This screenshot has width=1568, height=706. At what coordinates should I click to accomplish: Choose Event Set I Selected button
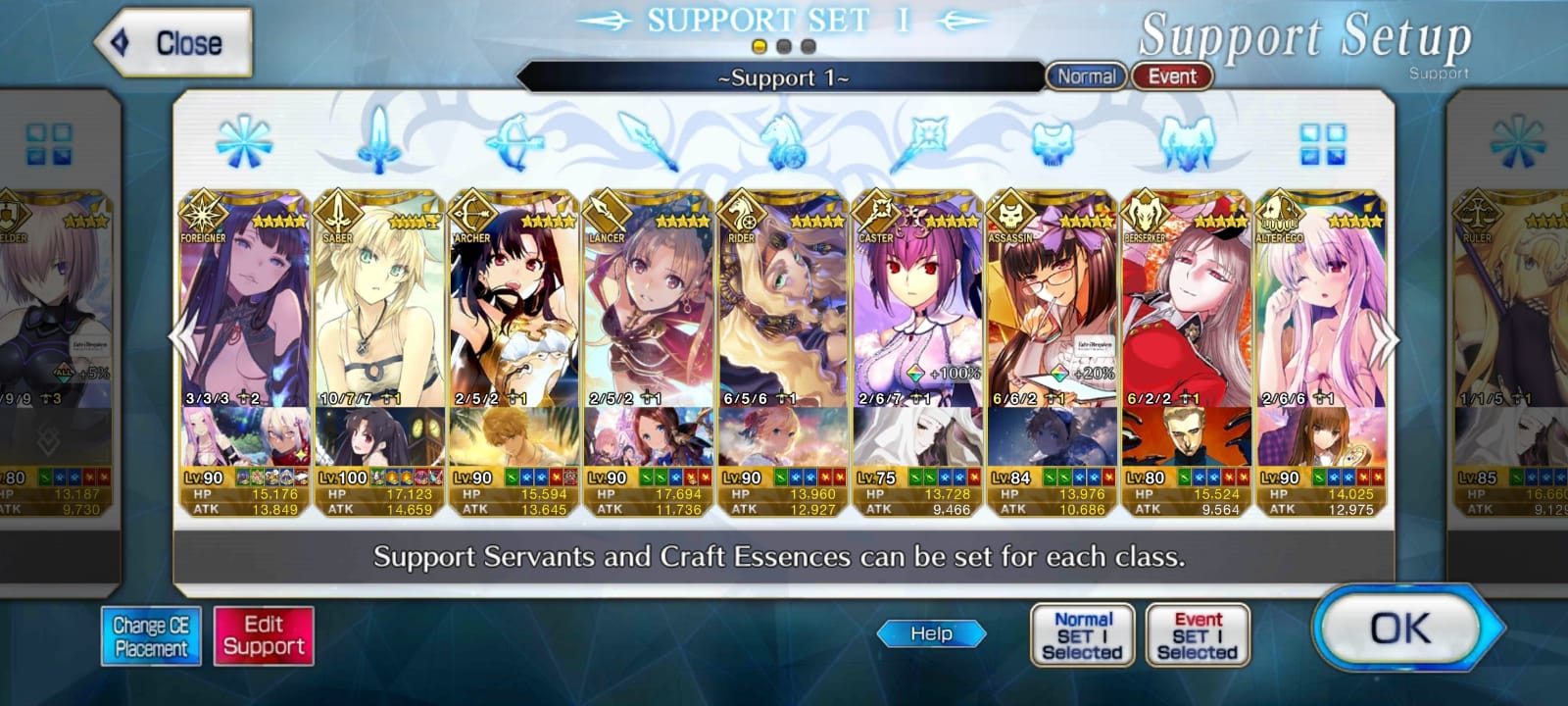(x=1198, y=635)
